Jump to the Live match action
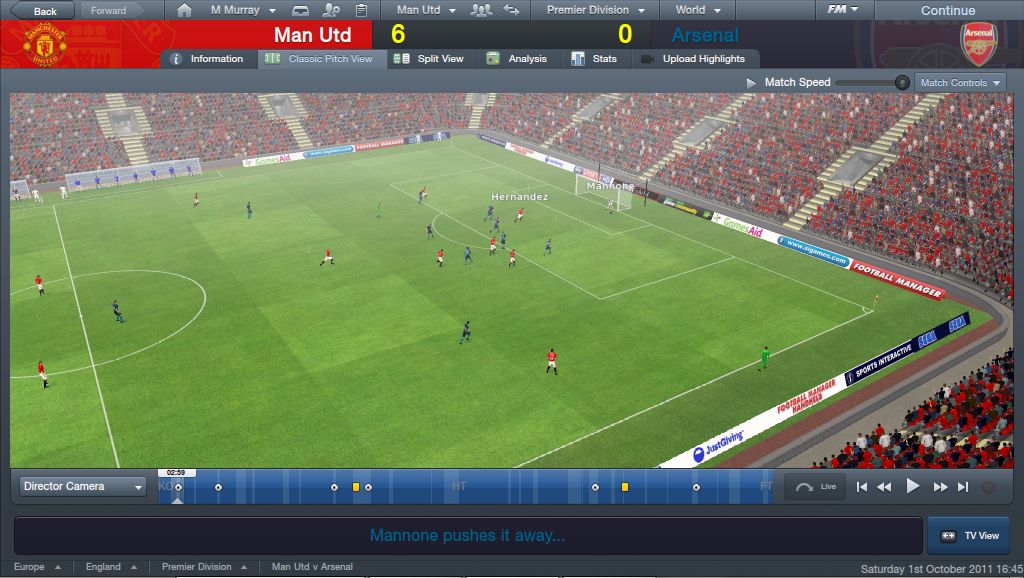This screenshot has height=578, width=1024. pos(816,487)
